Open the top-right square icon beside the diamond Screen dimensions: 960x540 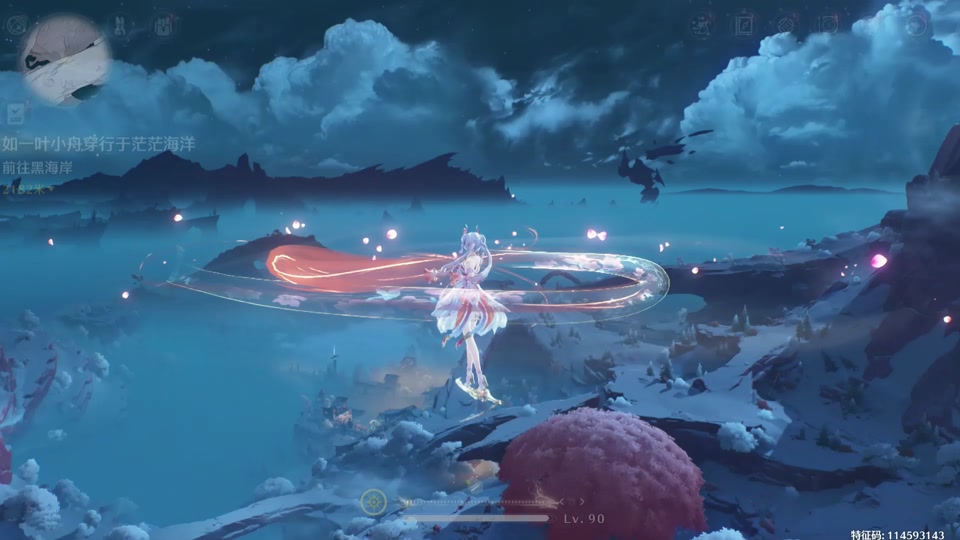(829, 25)
